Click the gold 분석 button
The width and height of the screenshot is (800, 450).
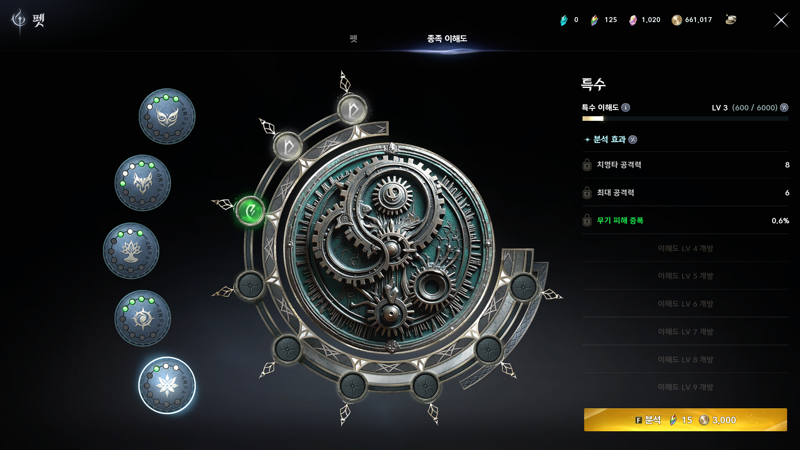click(x=685, y=420)
